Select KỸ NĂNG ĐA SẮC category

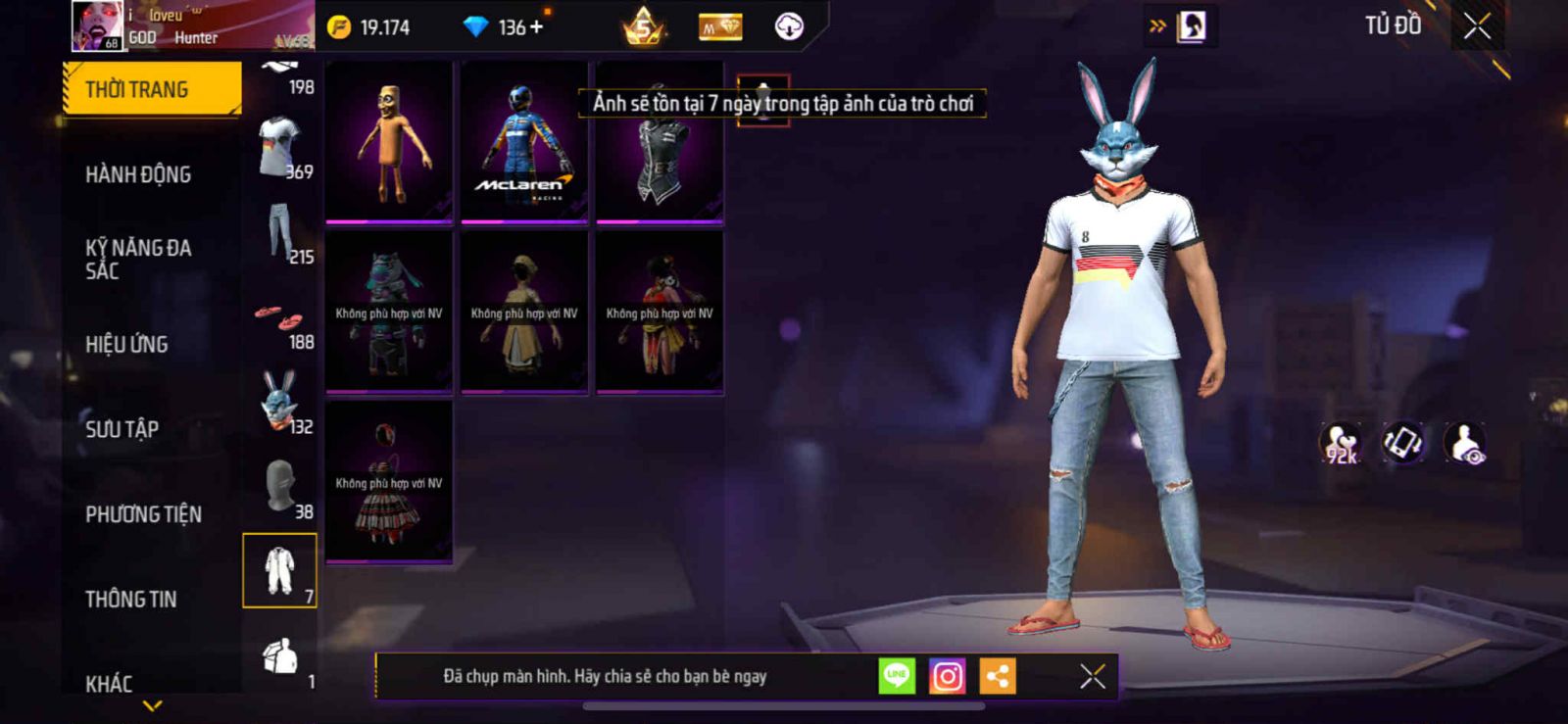point(138,259)
